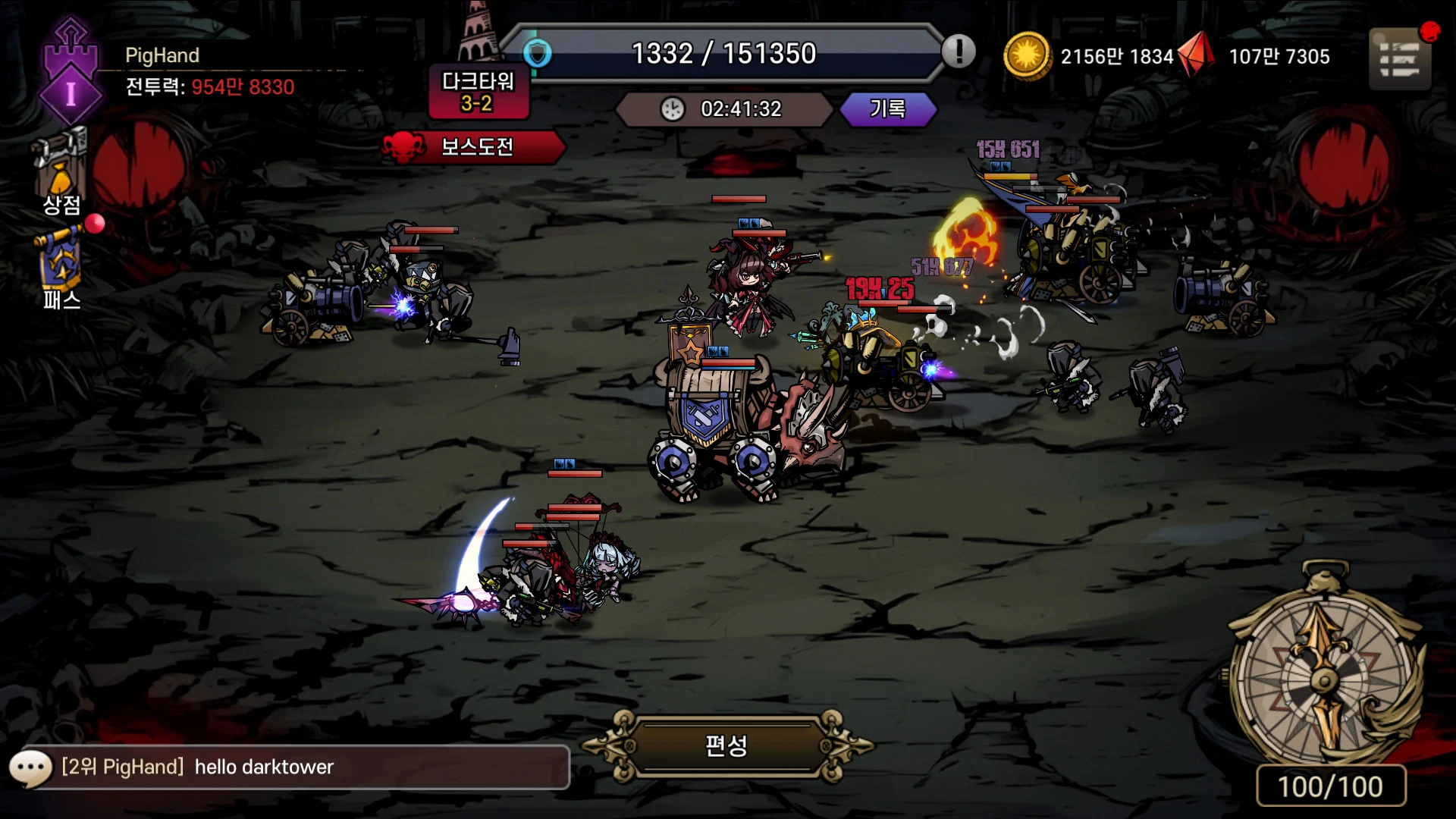The image size is (1456, 819).
Task: Tap the gold coin currency icon
Action: point(1027,55)
